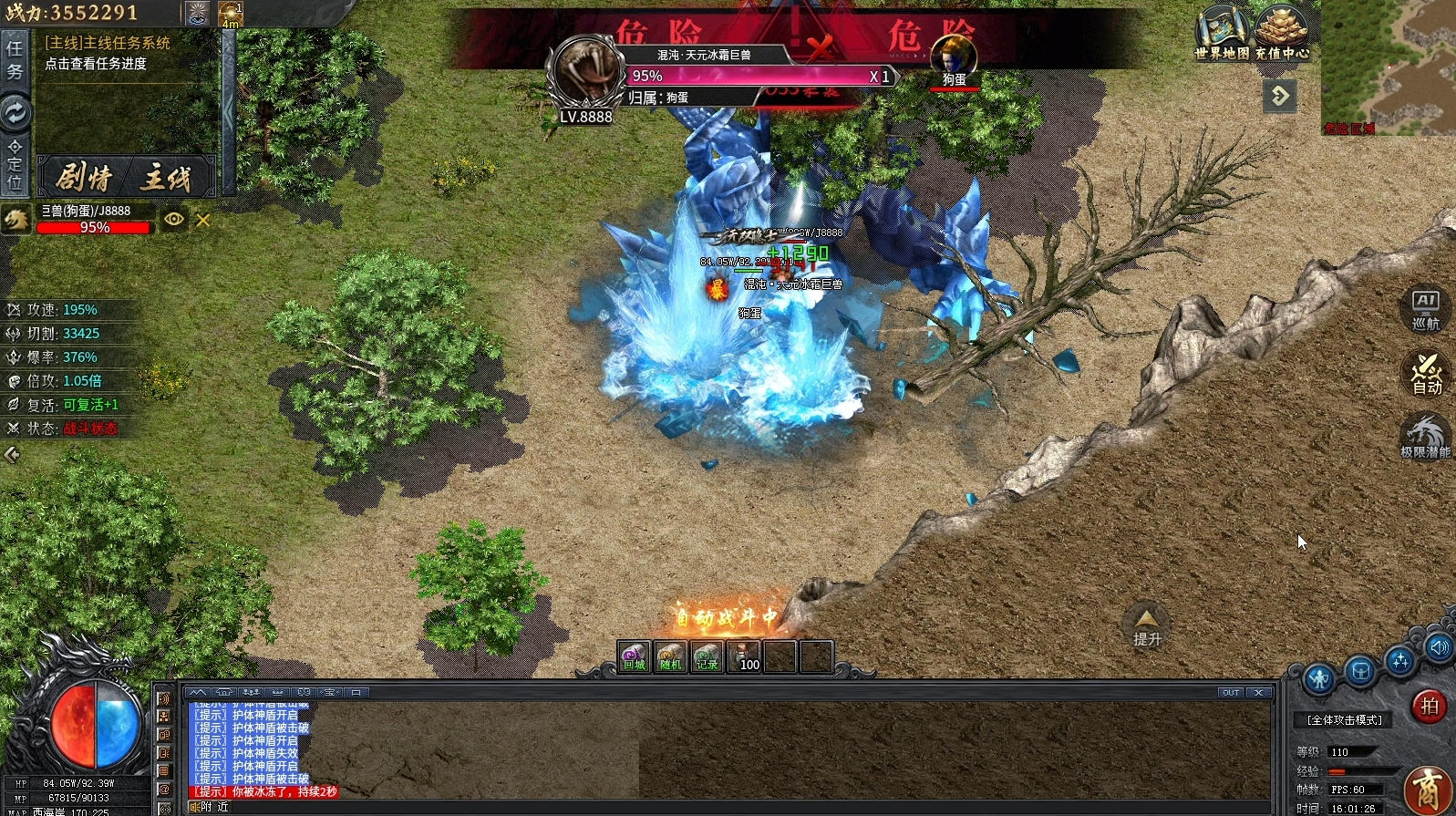Use the 随机 random teleport stone
The height and width of the screenshot is (816, 1456).
point(670,656)
